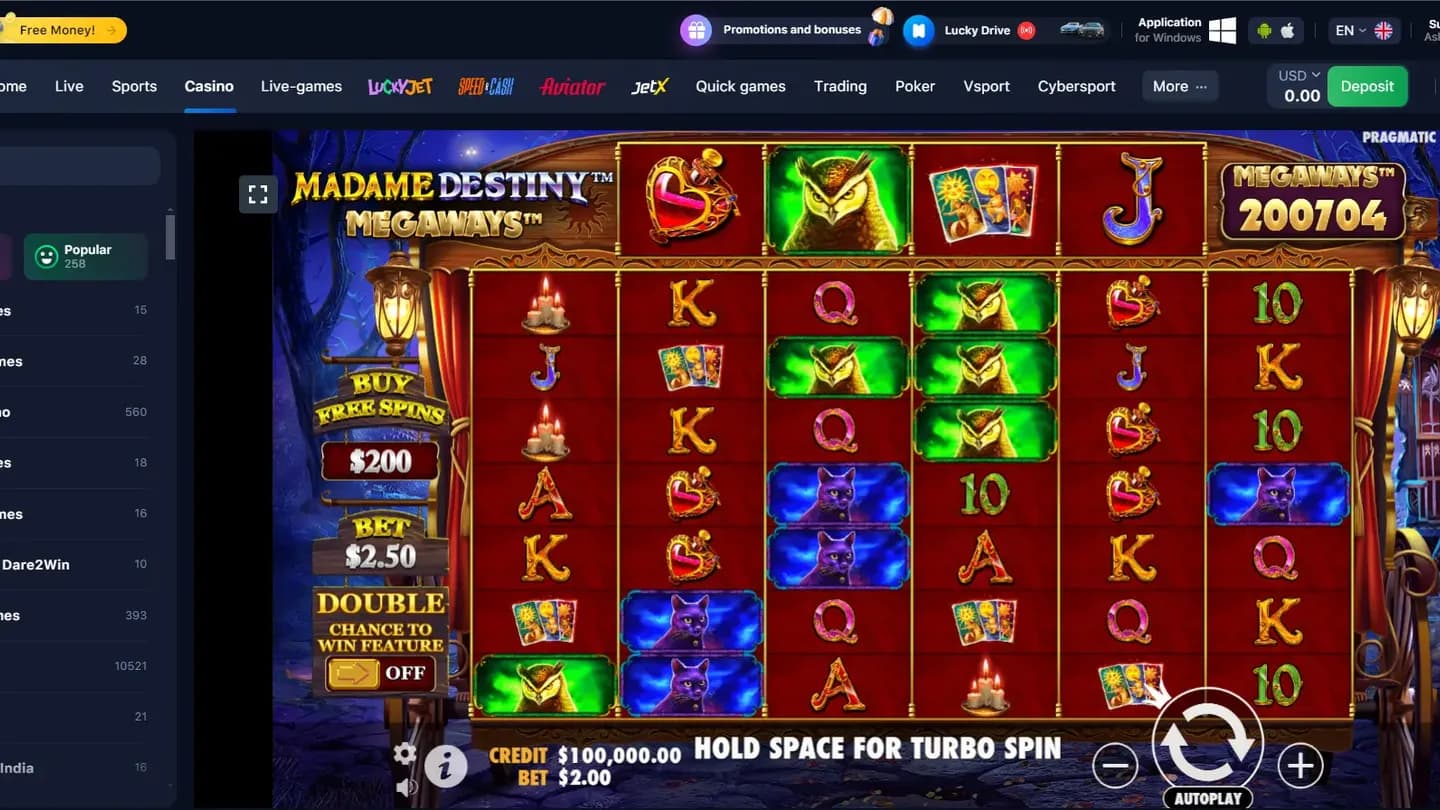Open the game info paytable

(x=446, y=767)
